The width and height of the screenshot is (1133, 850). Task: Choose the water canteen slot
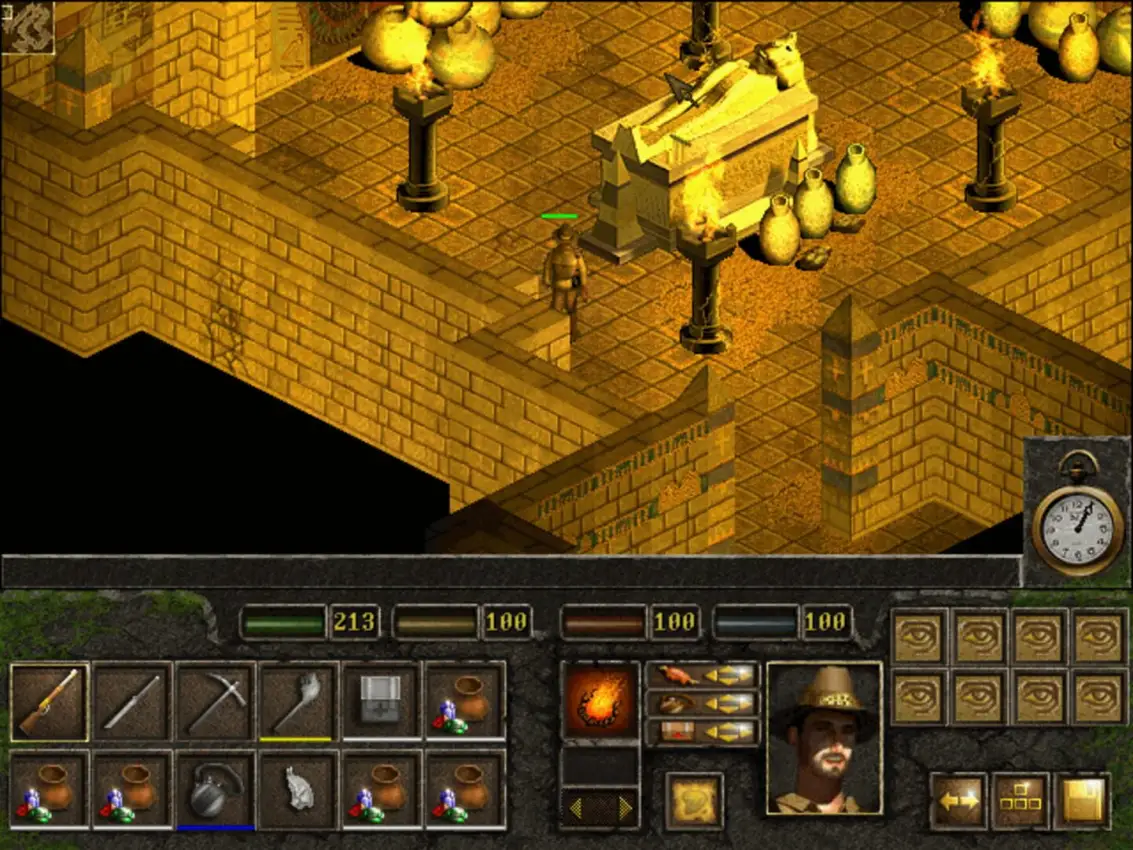tap(215, 788)
